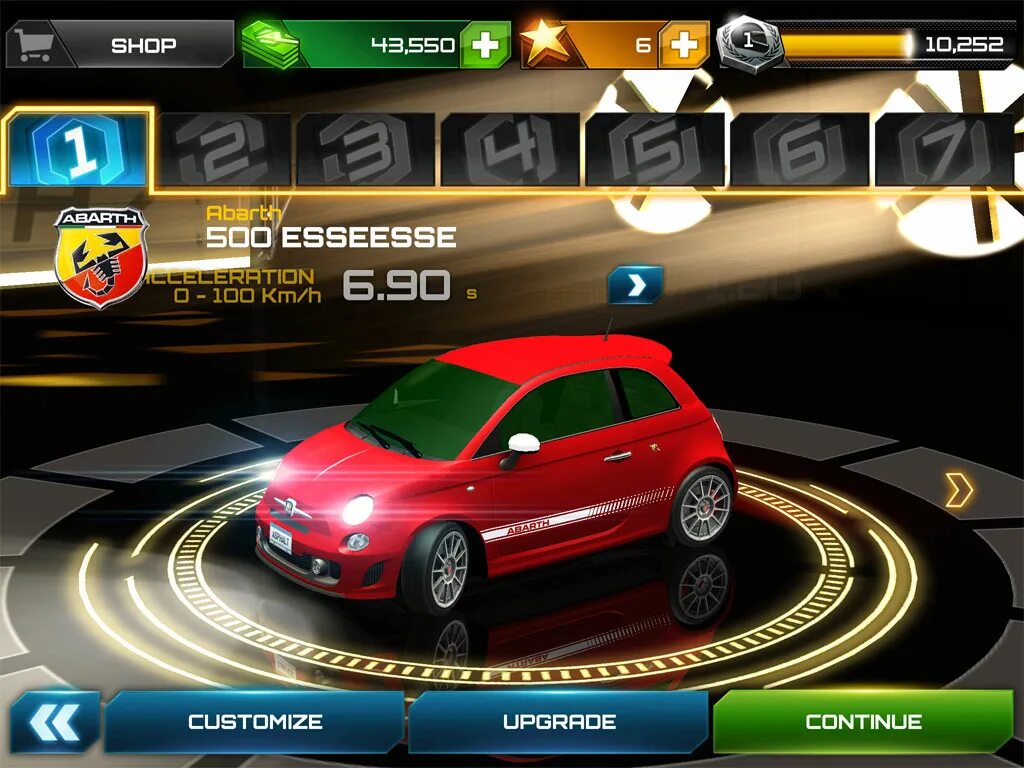Show next car stat with blue arrow
This screenshot has width=1024, height=768.
coord(635,286)
